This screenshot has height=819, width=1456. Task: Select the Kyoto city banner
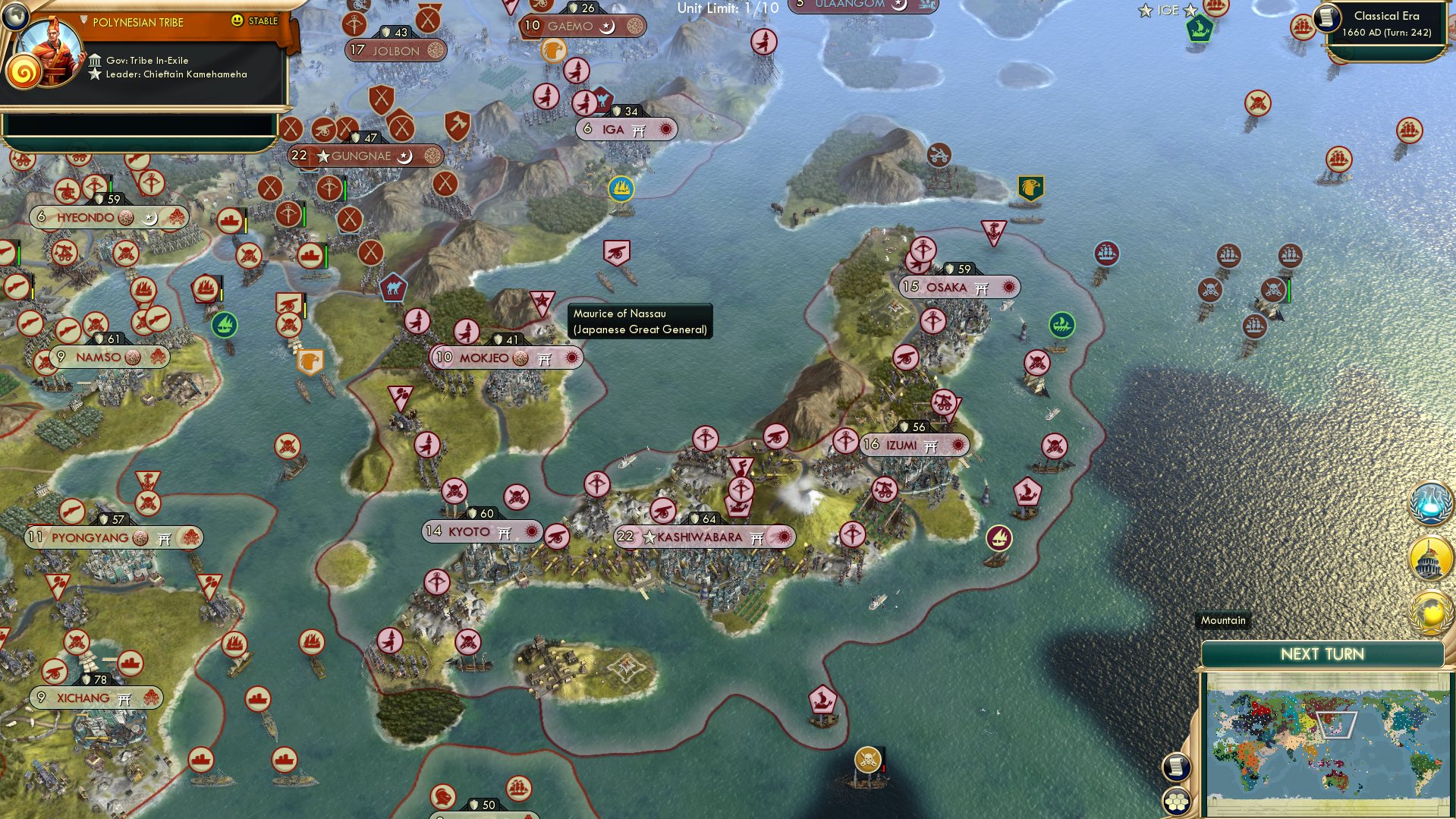click(468, 532)
